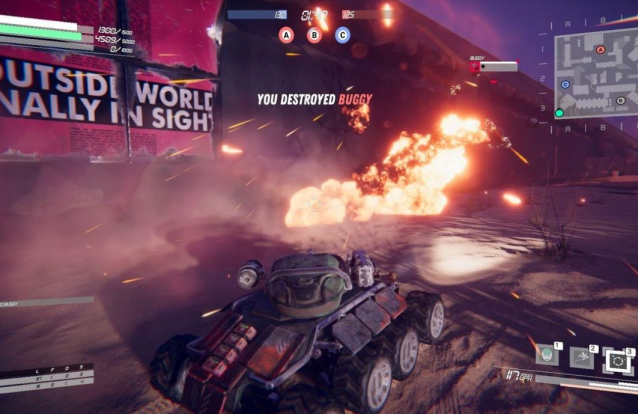Click the white B marker on the minimap

click(620, 100)
